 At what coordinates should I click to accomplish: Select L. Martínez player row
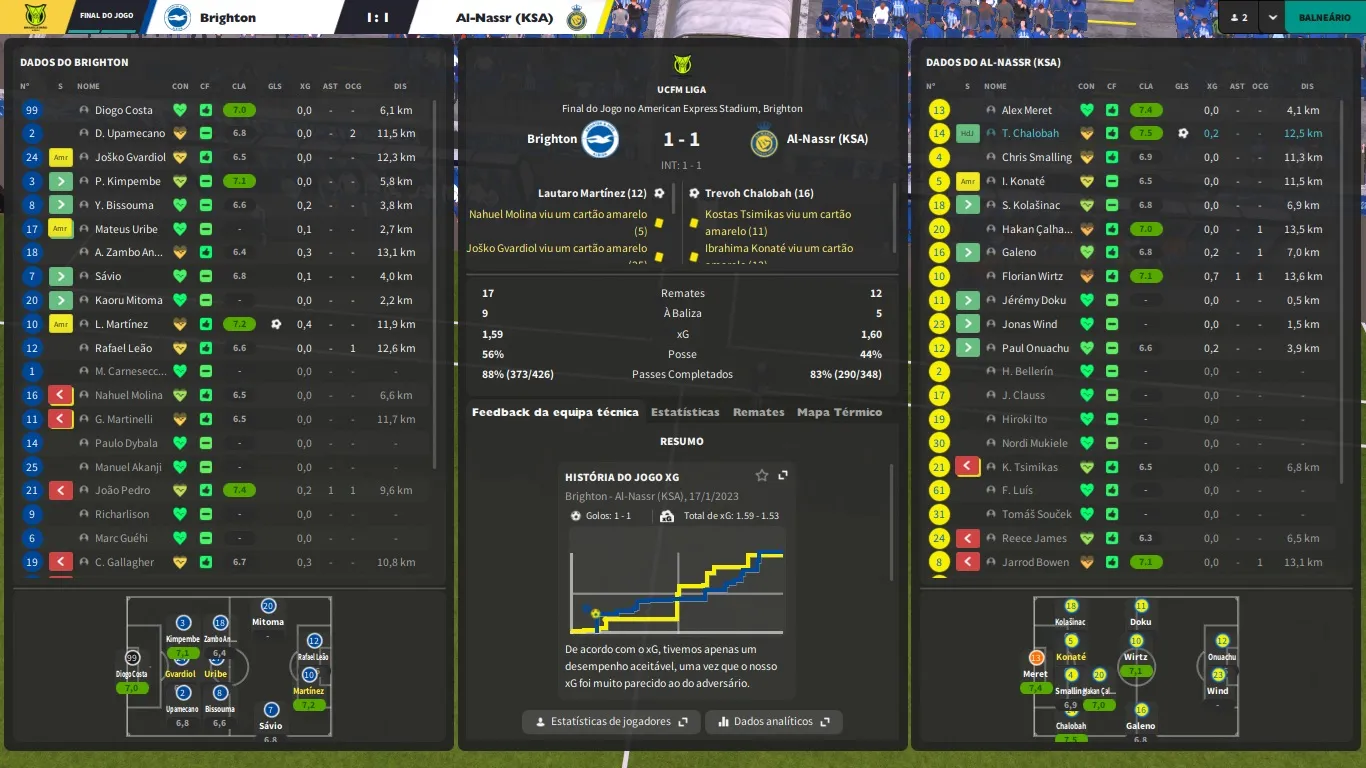point(121,324)
